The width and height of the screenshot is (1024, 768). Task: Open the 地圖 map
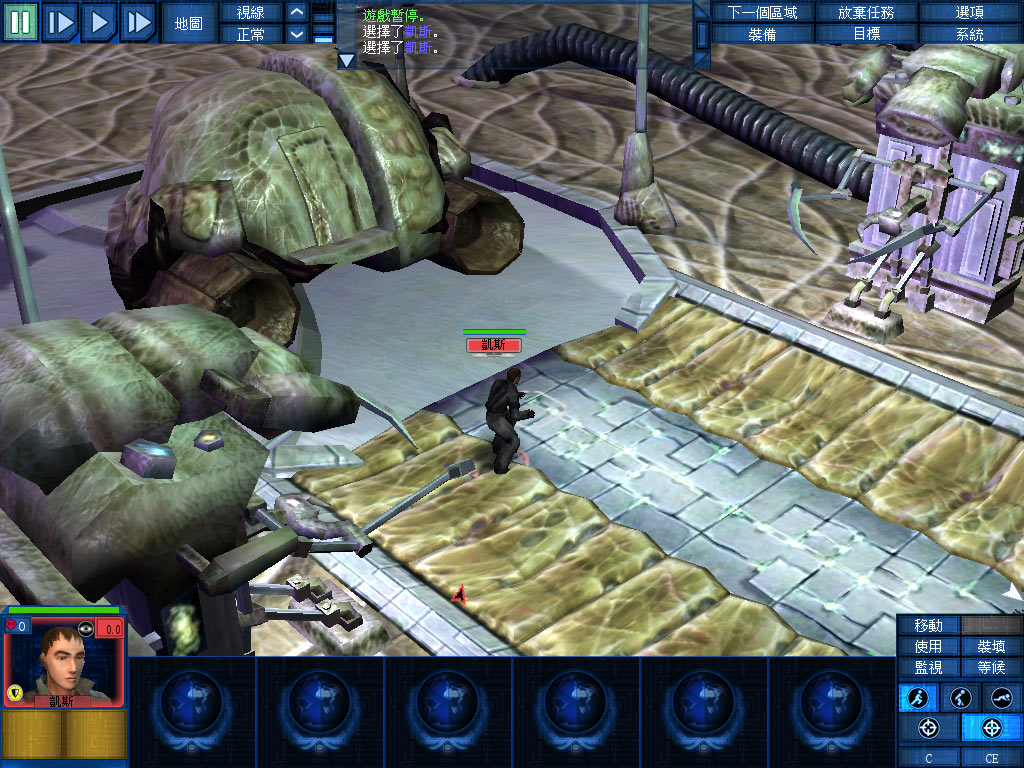click(188, 22)
